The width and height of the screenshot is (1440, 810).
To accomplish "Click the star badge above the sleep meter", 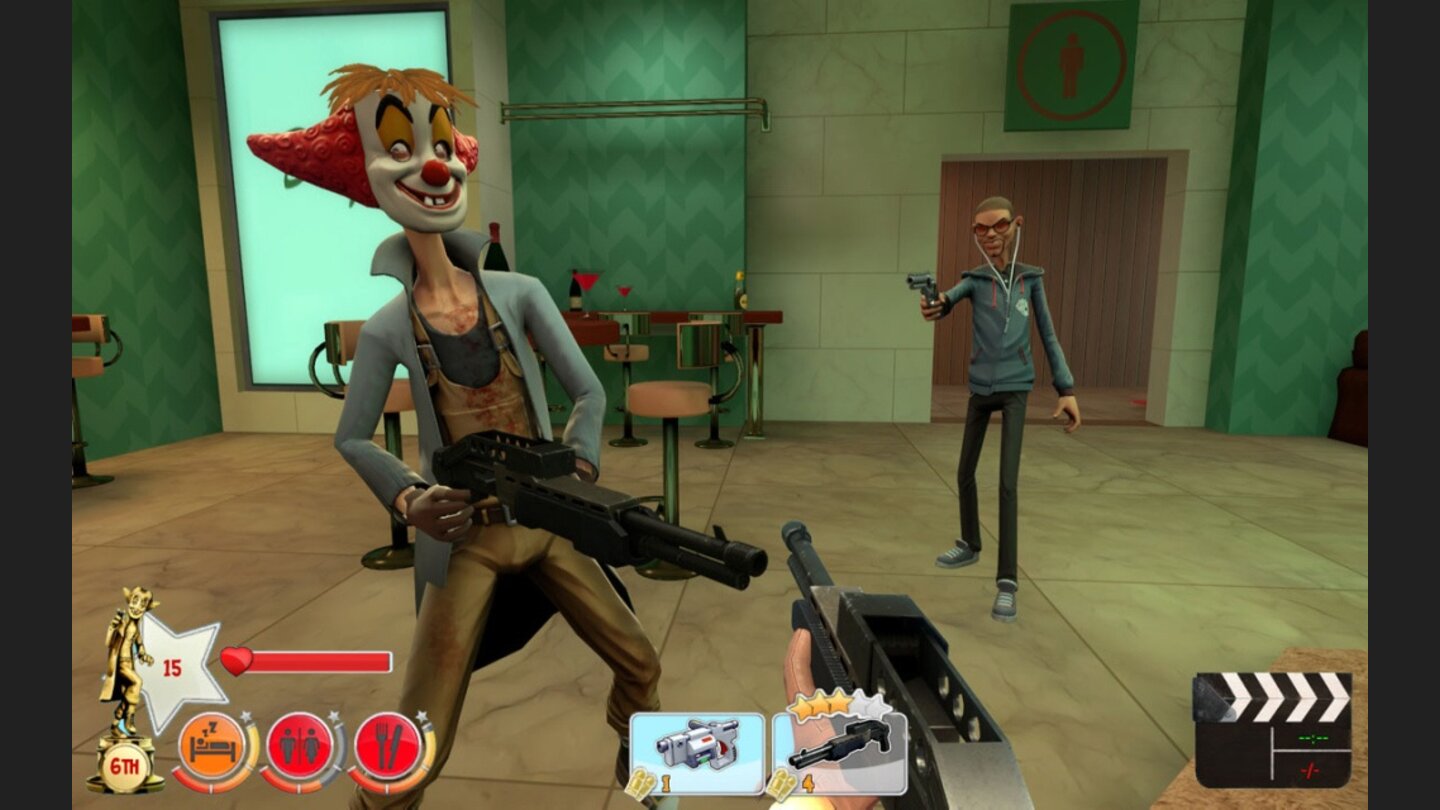I will click(248, 717).
